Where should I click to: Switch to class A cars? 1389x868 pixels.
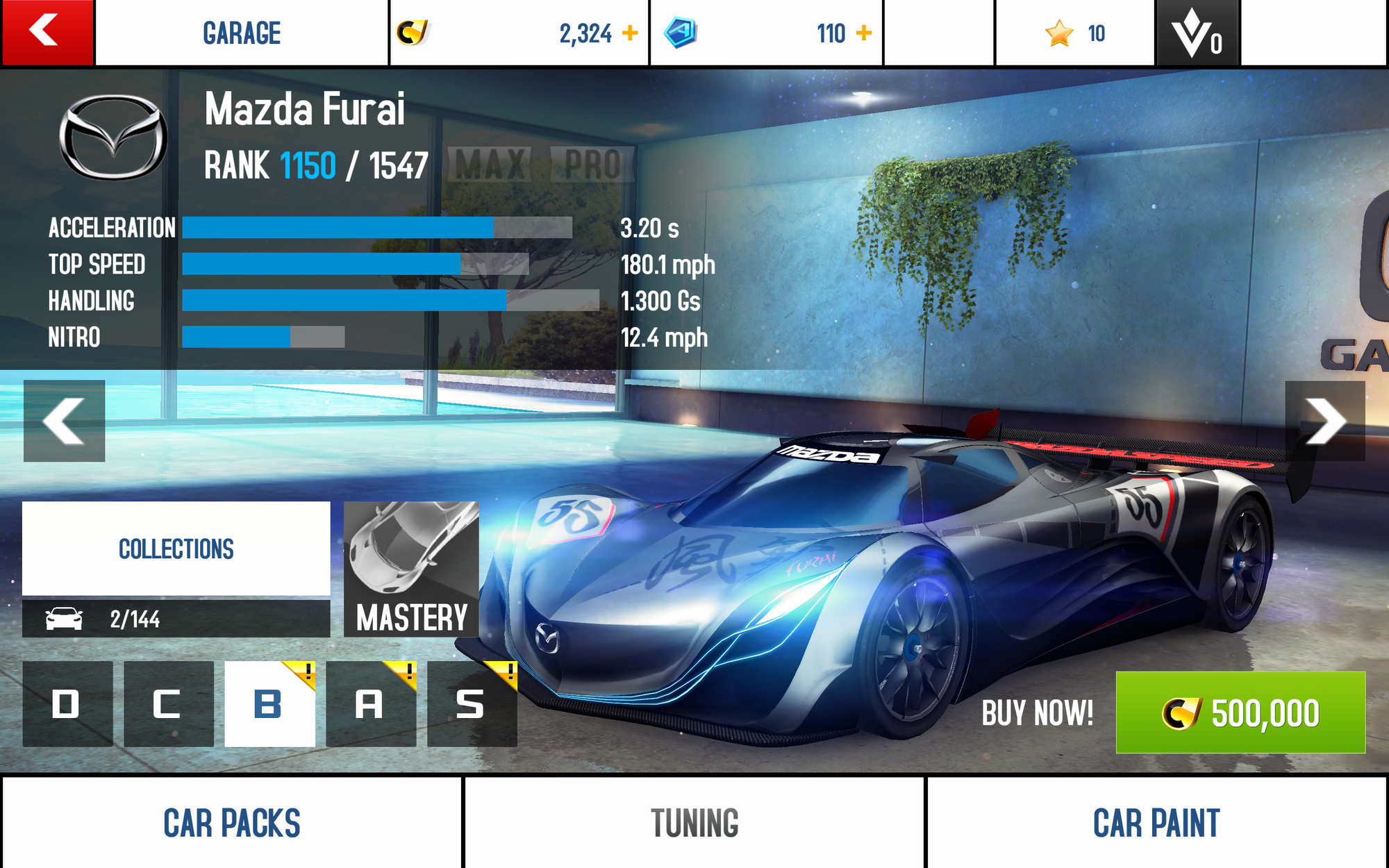(x=370, y=704)
